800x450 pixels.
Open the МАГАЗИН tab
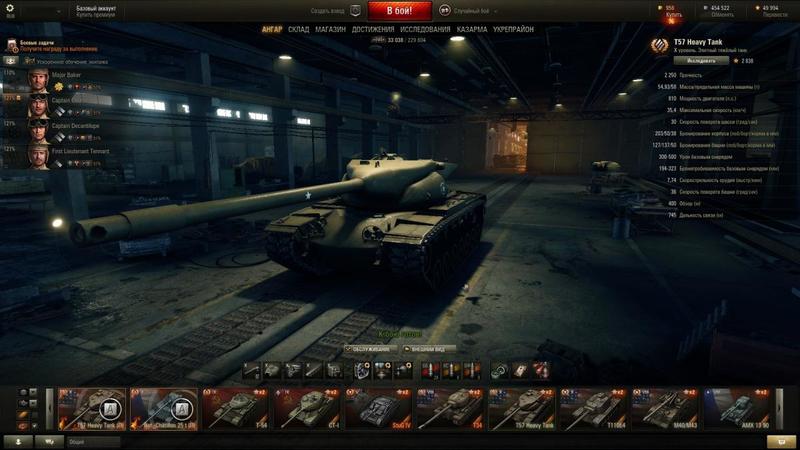pyautogui.click(x=330, y=30)
